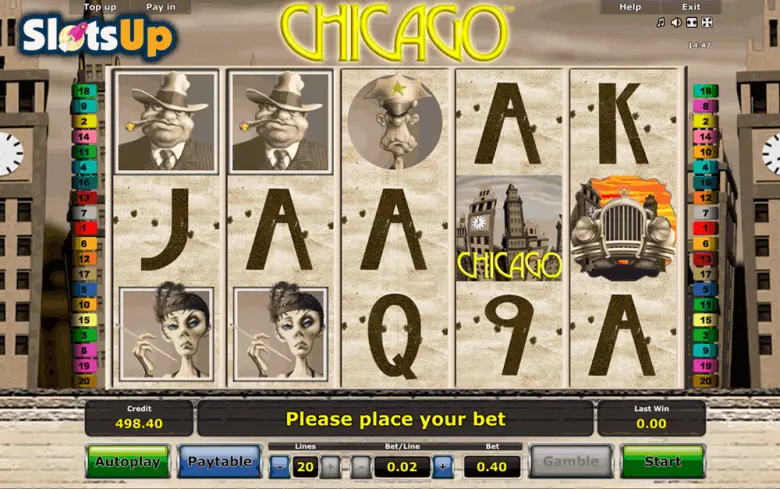
Task: Exit the game
Action: click(x=690, y=7)
